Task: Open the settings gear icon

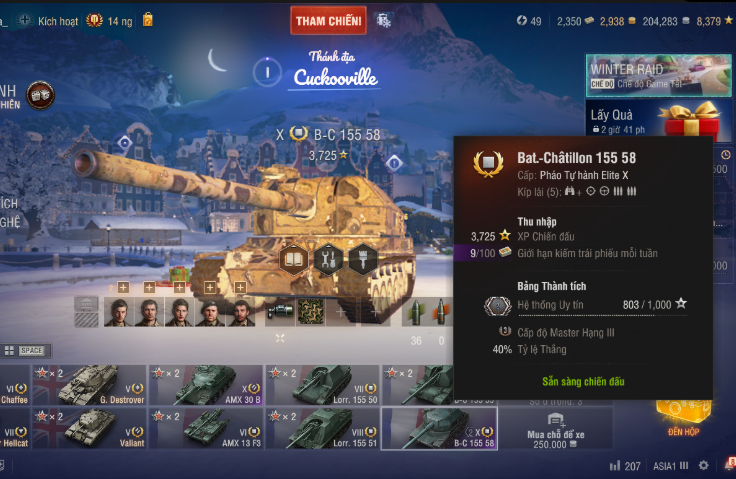Action: pyautogui.click(x=703, y=466)
